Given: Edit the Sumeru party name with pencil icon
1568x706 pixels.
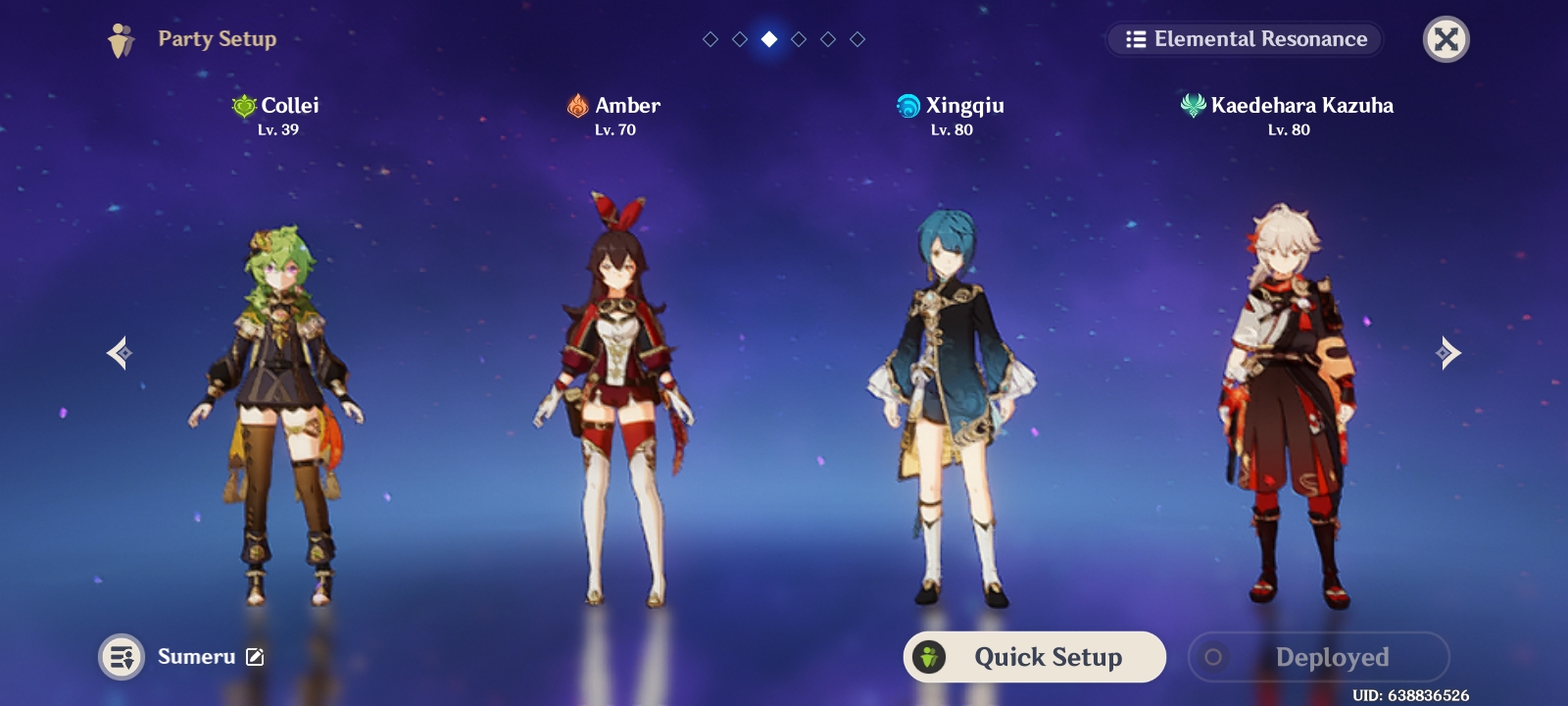Looking at the screenshot, I should coord(253,657).
